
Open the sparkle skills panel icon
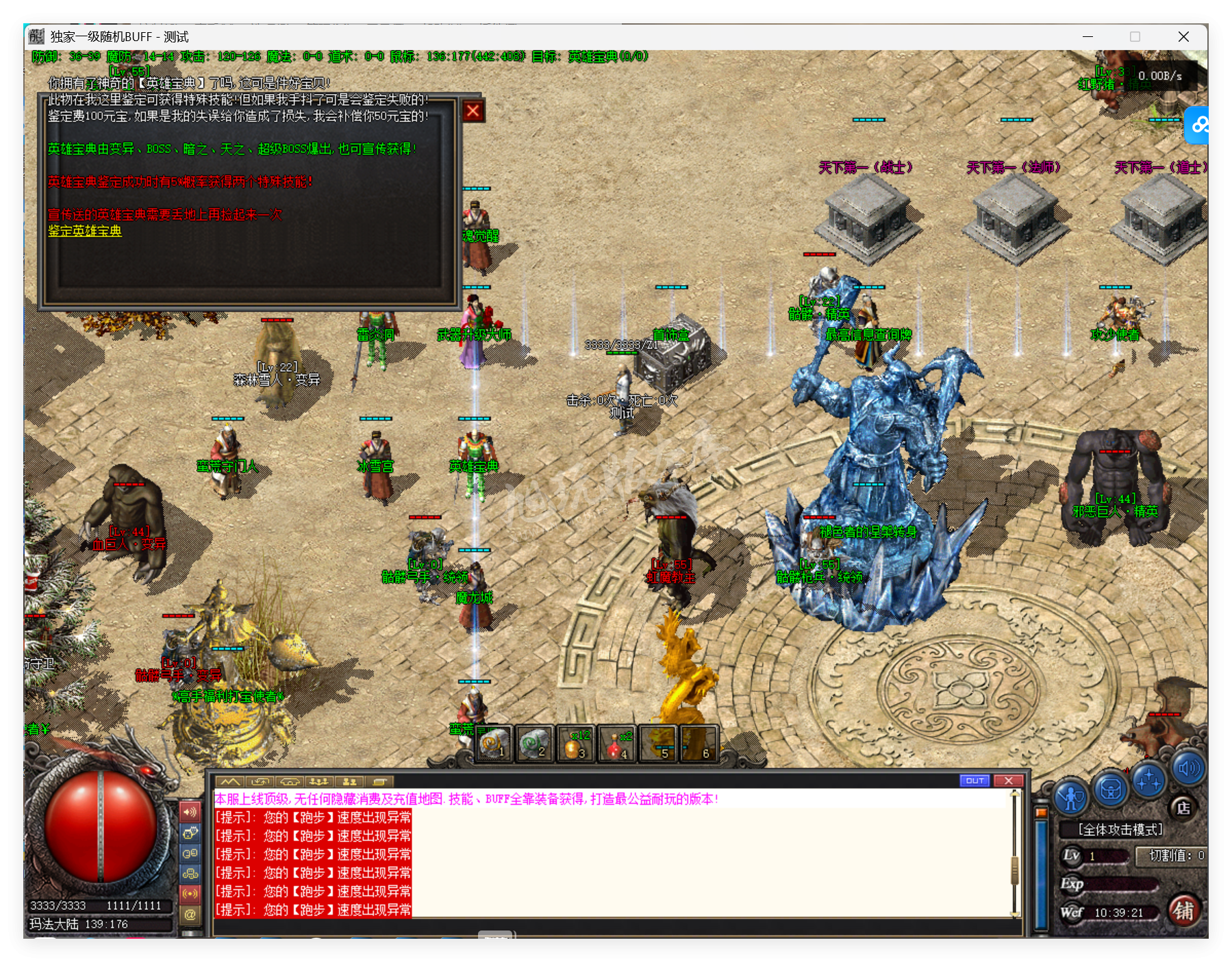[1149, 781]
